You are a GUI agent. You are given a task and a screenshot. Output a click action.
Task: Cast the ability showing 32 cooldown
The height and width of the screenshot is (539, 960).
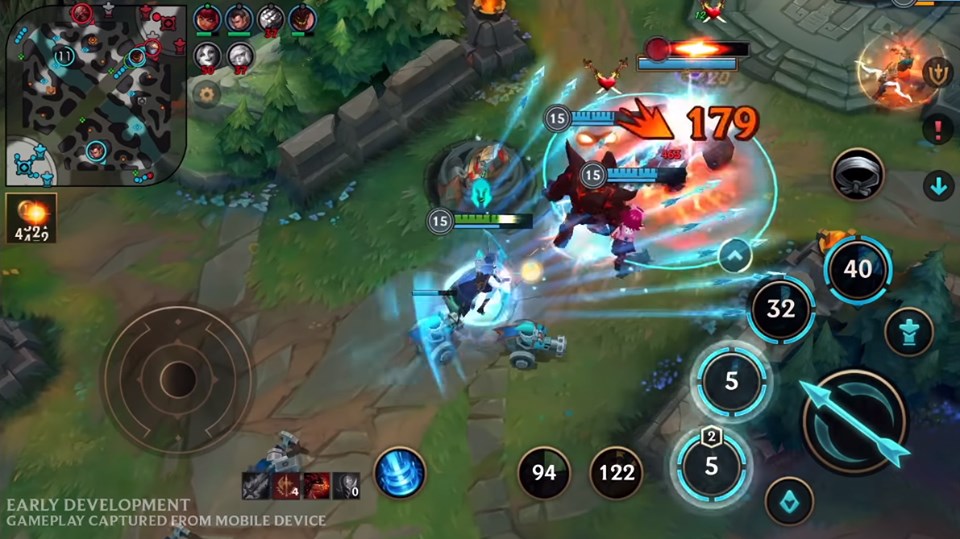tap(780, 309)
